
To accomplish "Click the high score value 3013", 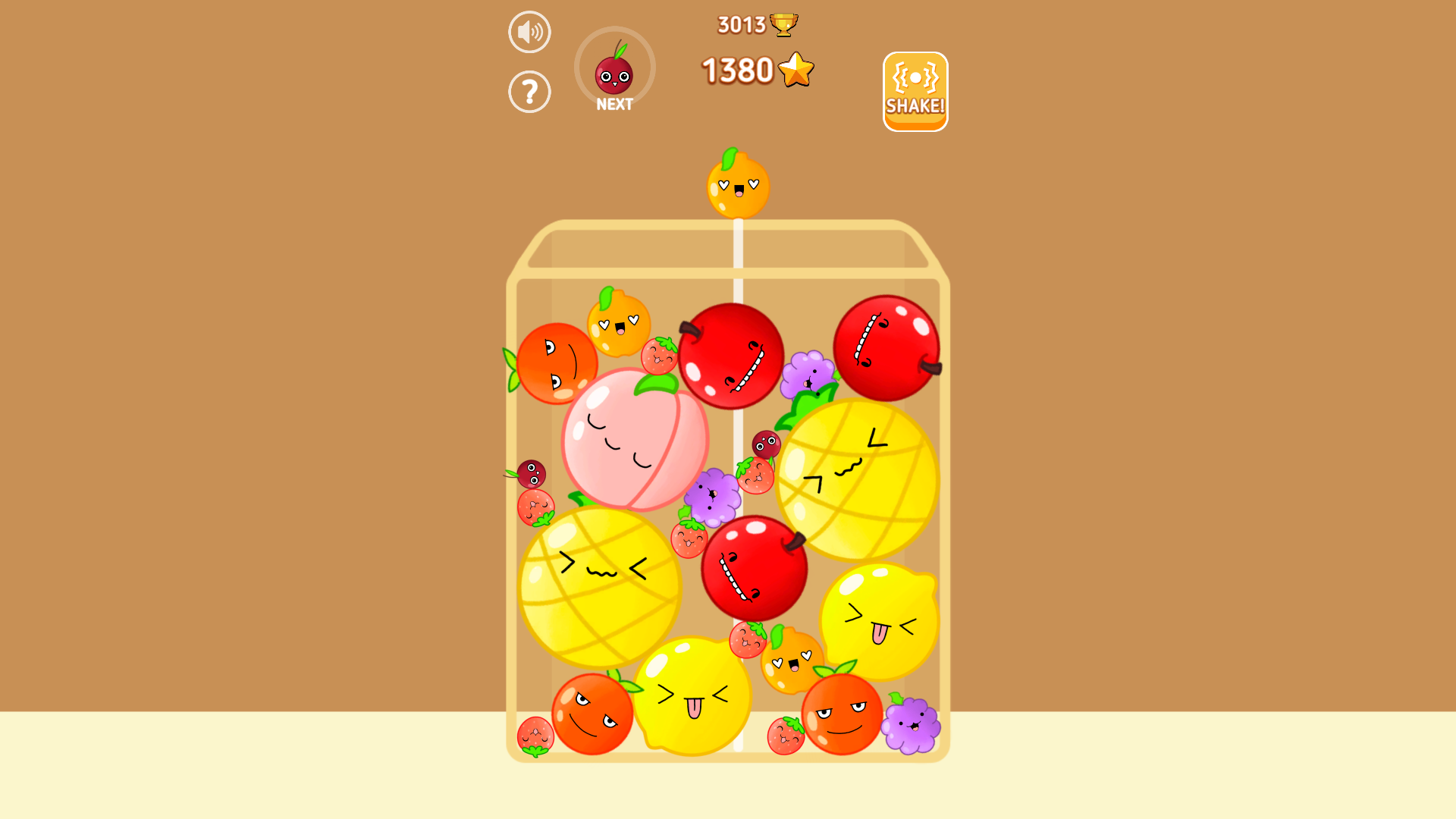I will (x=742, y=23).
